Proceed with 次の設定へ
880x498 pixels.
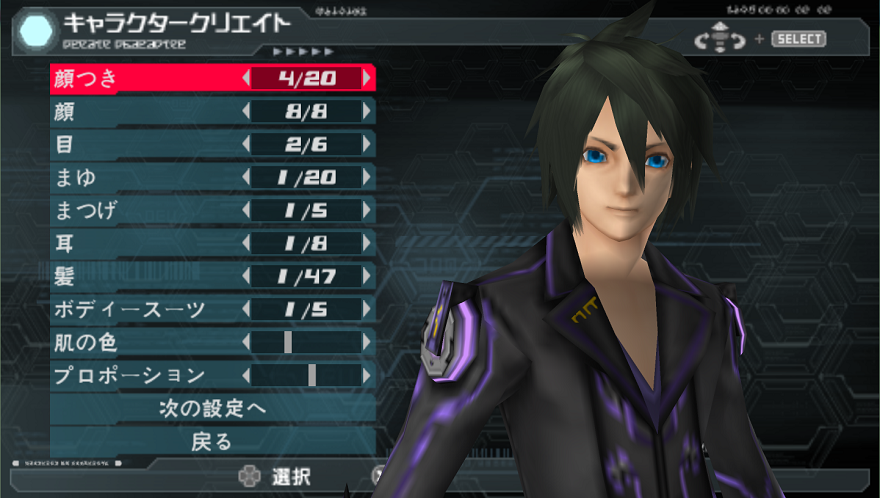[212, 408]
